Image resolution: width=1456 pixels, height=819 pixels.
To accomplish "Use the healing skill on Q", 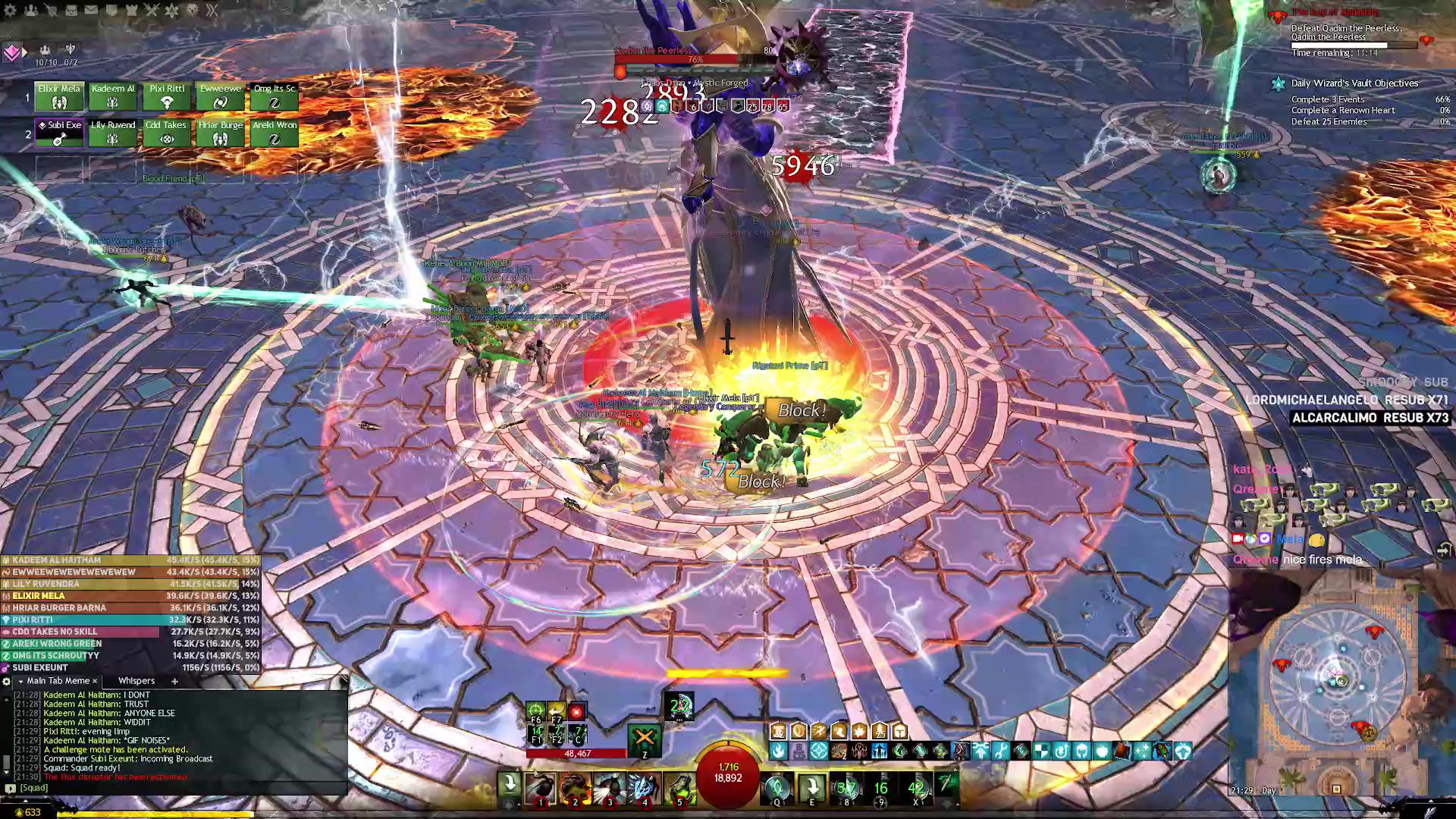I will point(777,788).
